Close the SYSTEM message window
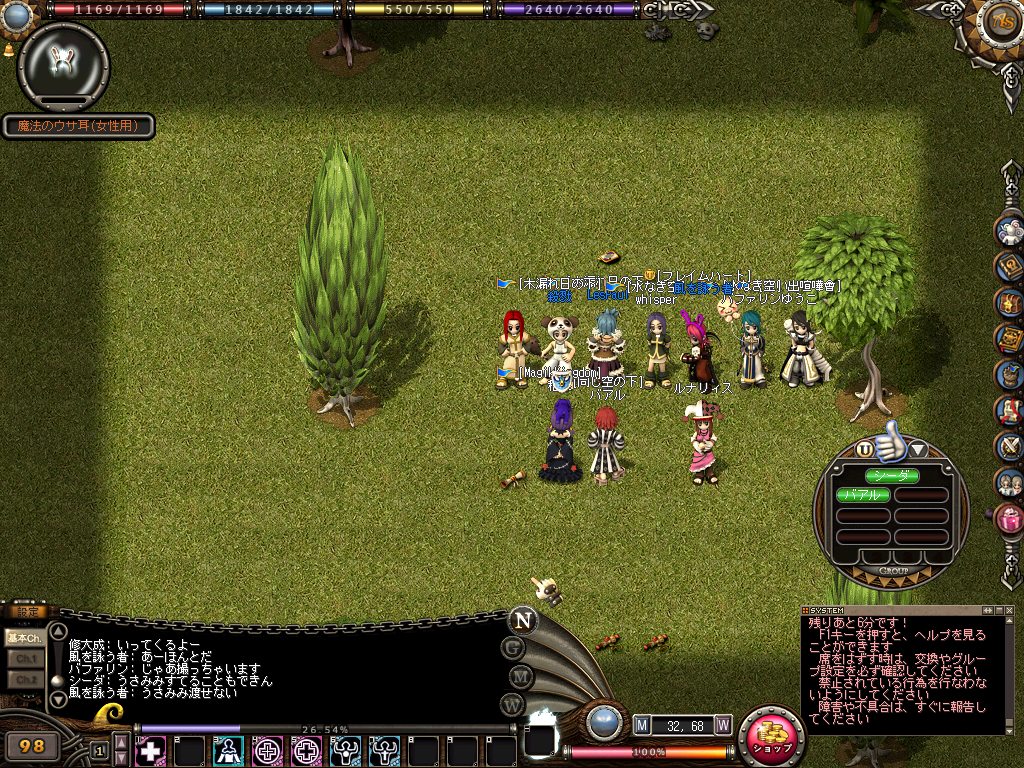The height and width of the screenshot is (768, 1024). (1007, 609)
